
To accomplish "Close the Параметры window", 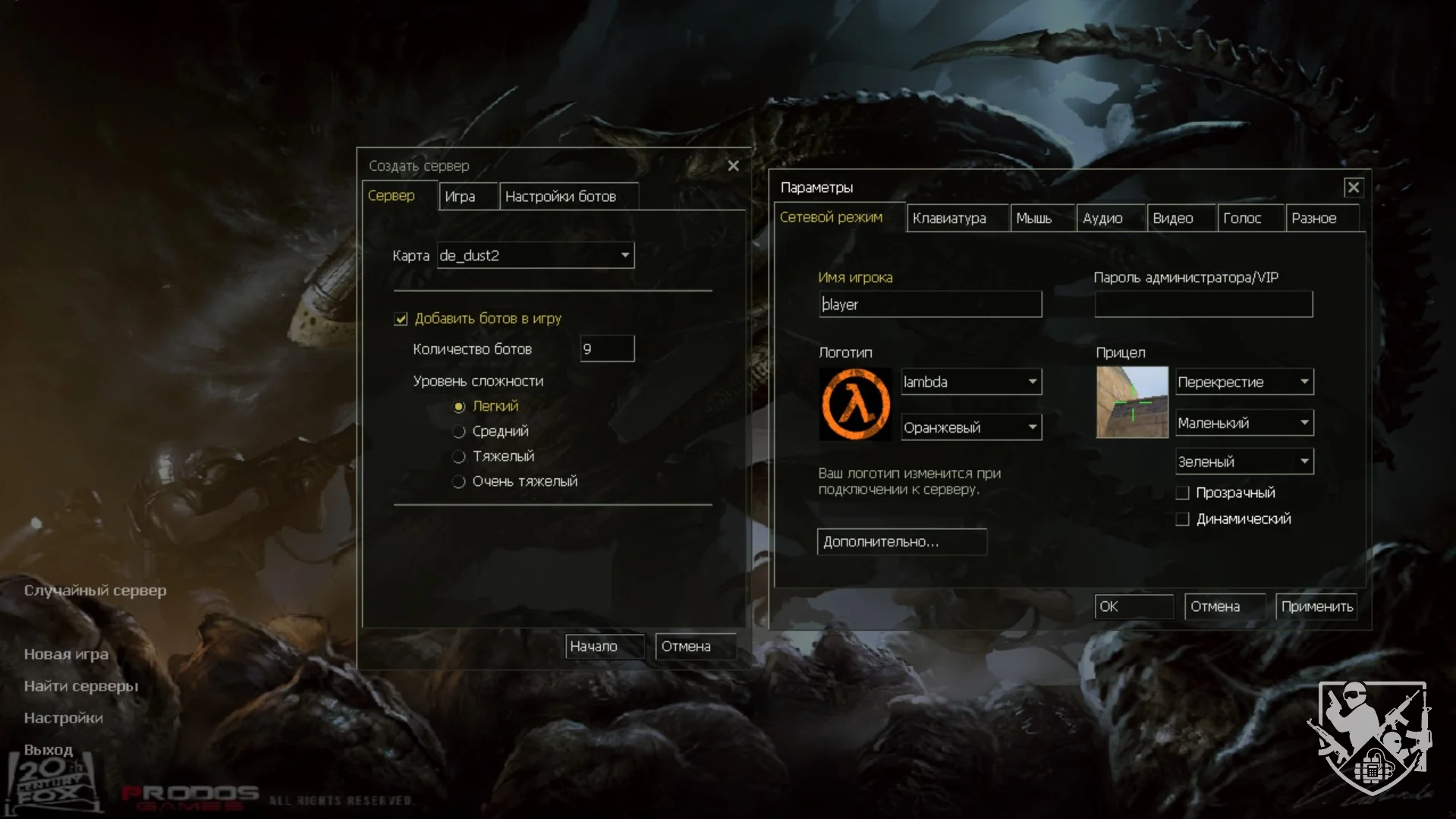I will click(x=1353, y=187).
